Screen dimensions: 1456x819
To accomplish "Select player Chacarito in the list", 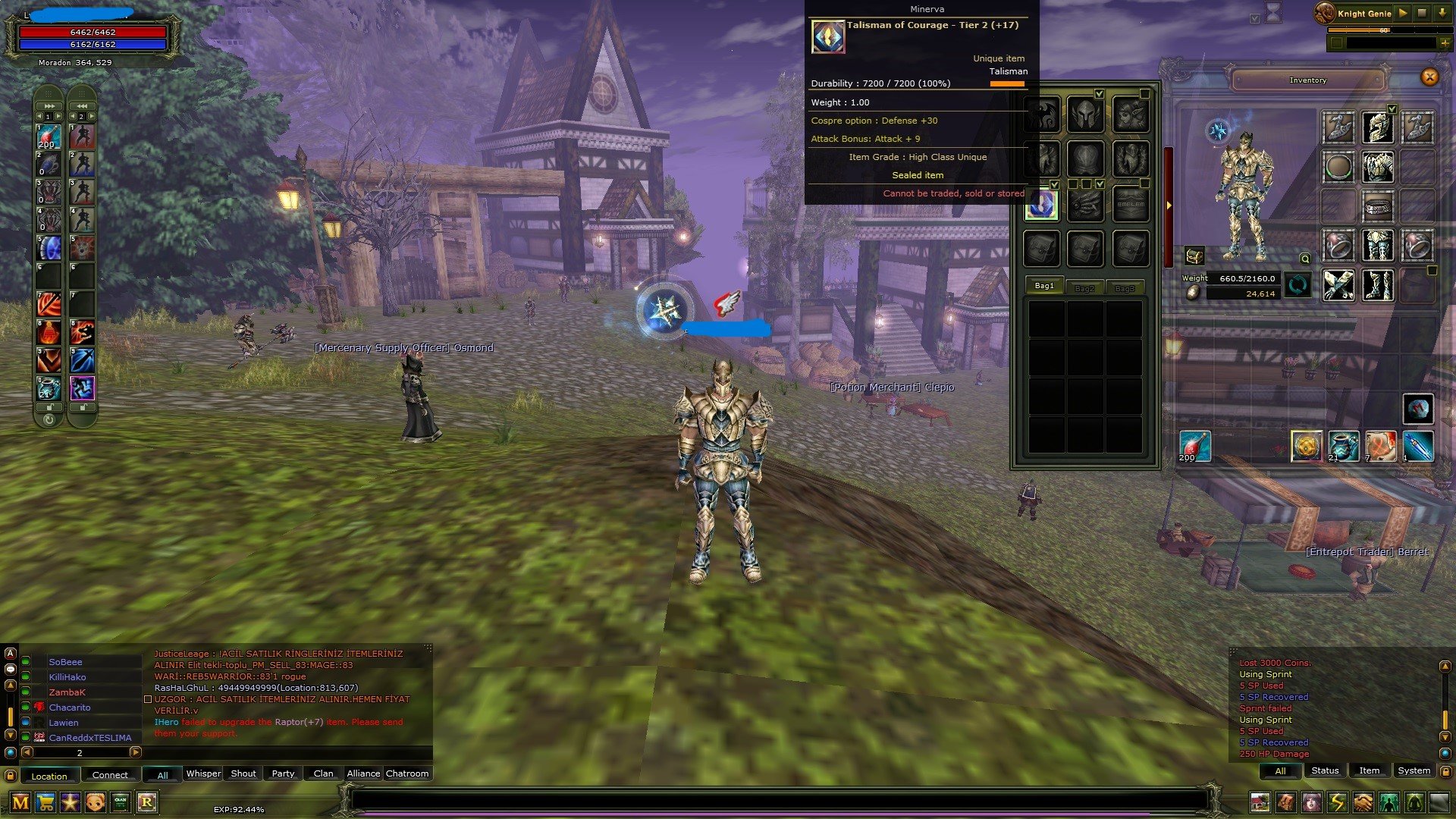I will click(70, 708).
